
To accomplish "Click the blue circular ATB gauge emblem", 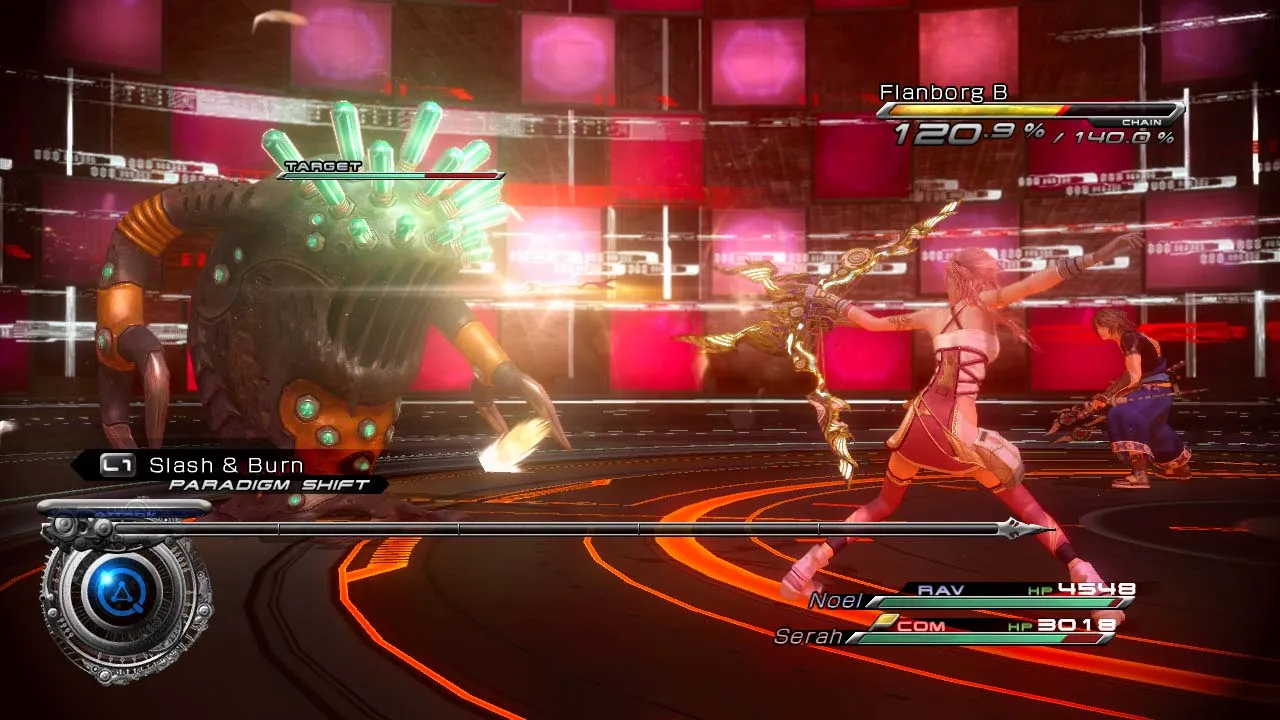I will (124, 598).
